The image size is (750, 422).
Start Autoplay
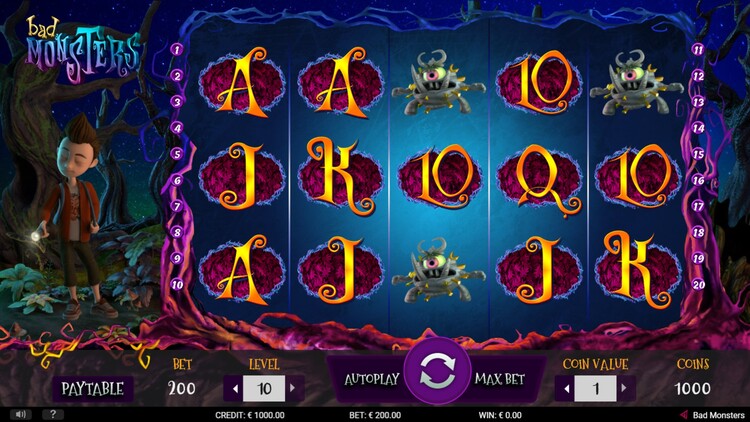click(371, 379)
